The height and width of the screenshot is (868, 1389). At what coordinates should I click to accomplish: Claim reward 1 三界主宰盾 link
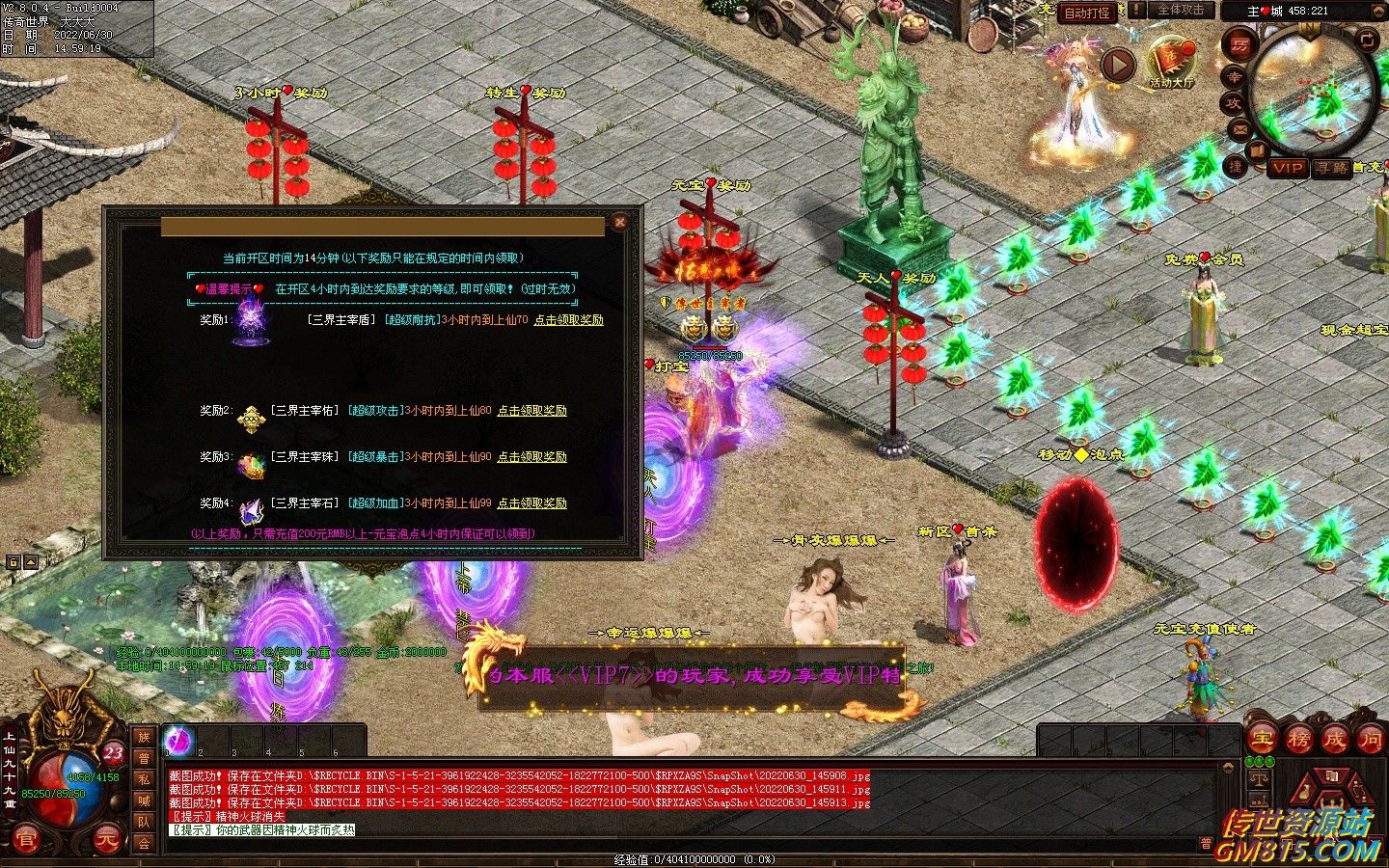(568, 320)
